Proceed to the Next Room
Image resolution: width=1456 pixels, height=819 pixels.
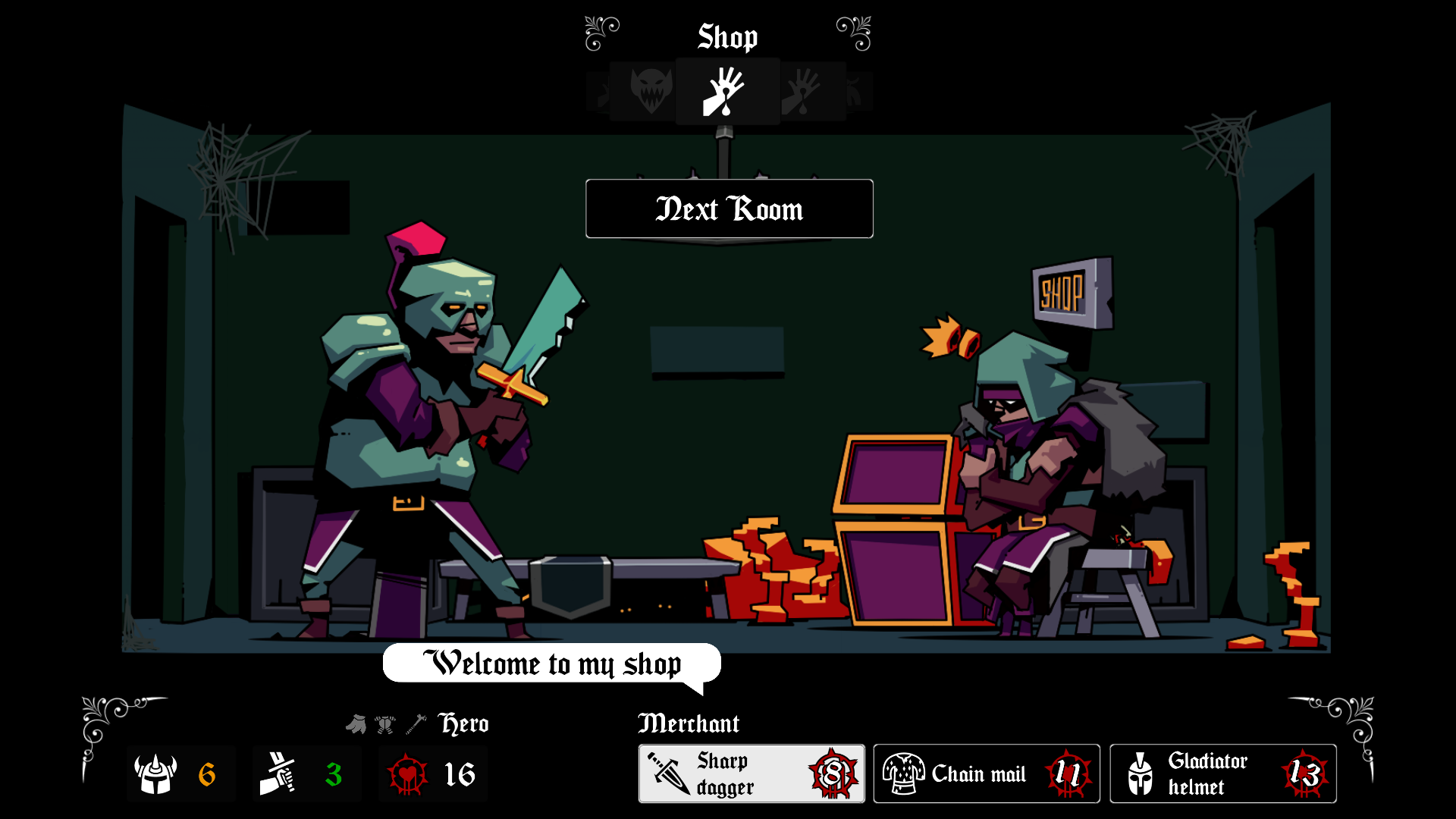[729, 209]
